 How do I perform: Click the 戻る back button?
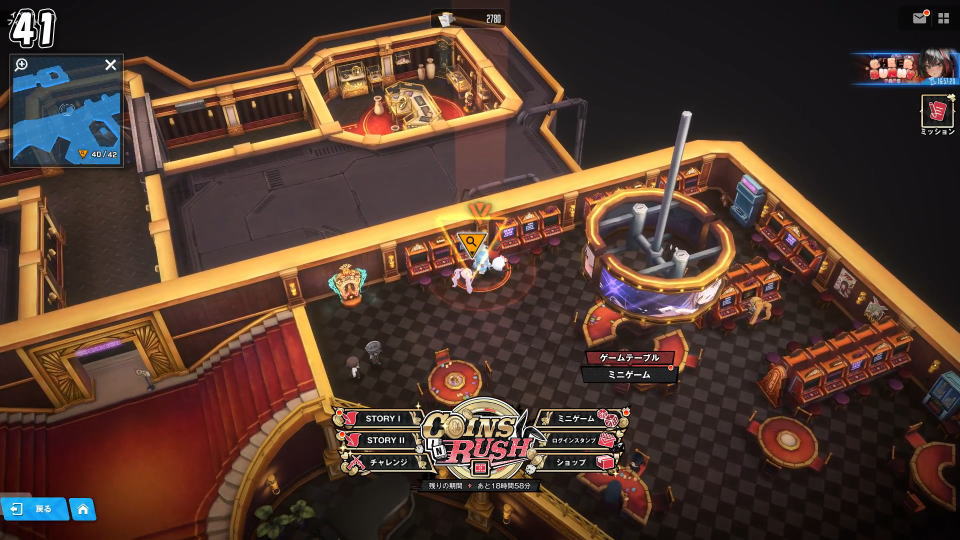[x=34, y=509]
